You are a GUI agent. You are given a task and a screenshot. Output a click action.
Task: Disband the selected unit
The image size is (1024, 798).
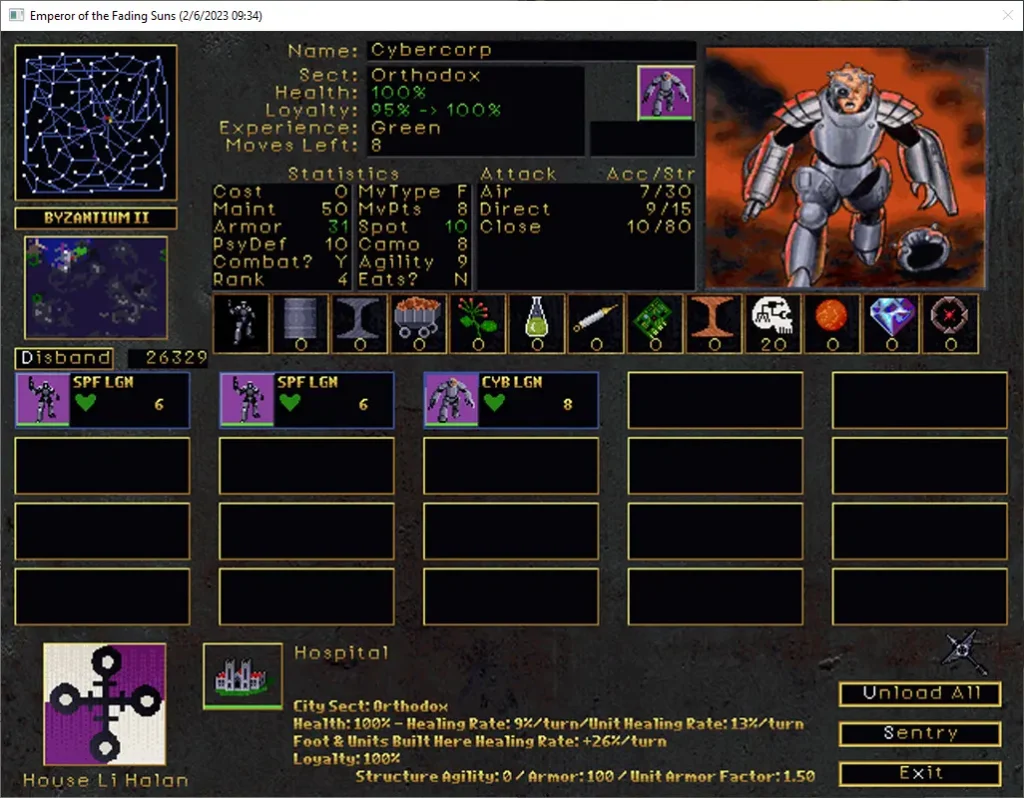coord(63,357)
